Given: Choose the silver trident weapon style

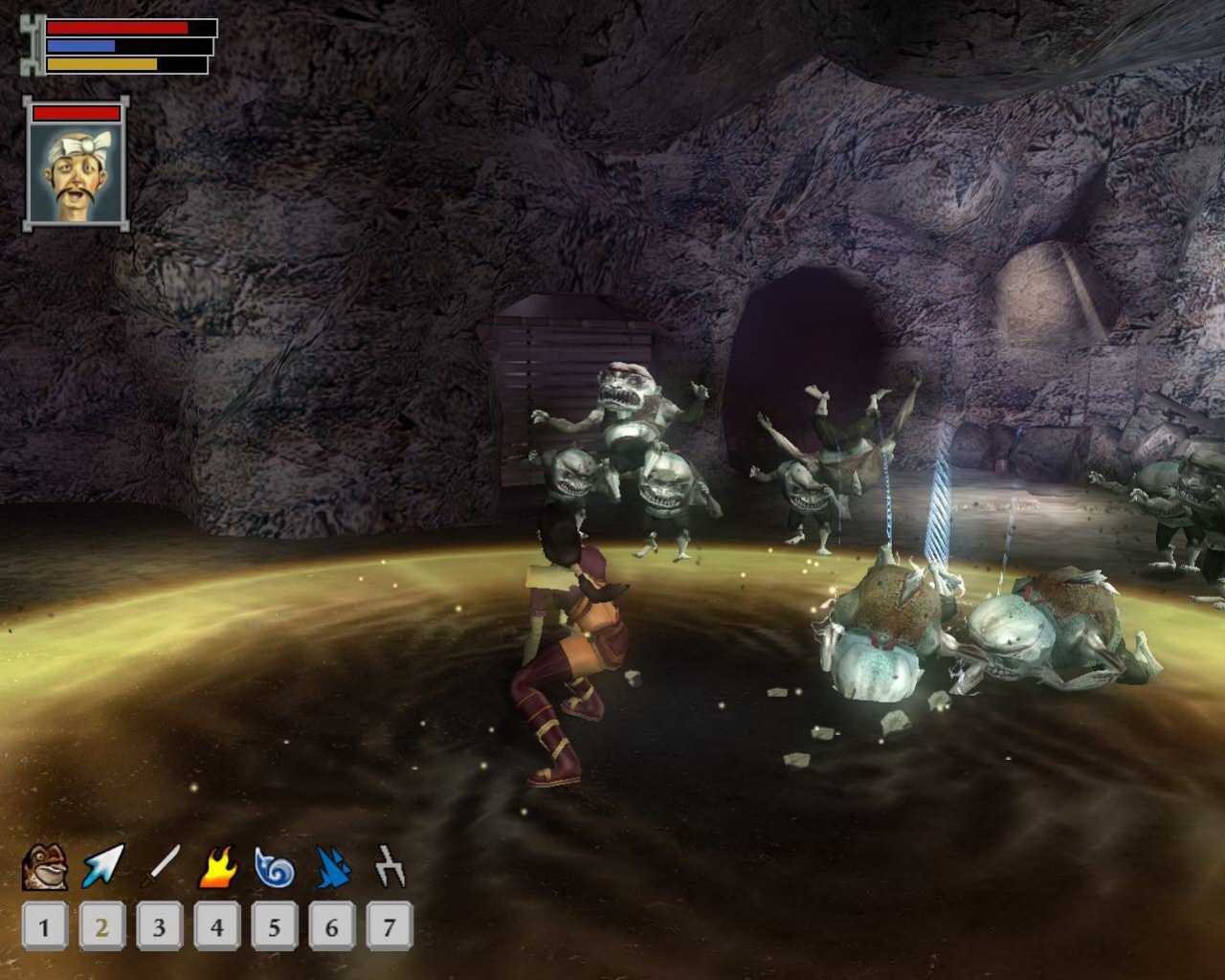Looking at the screenshot, I should click(390, 867).
